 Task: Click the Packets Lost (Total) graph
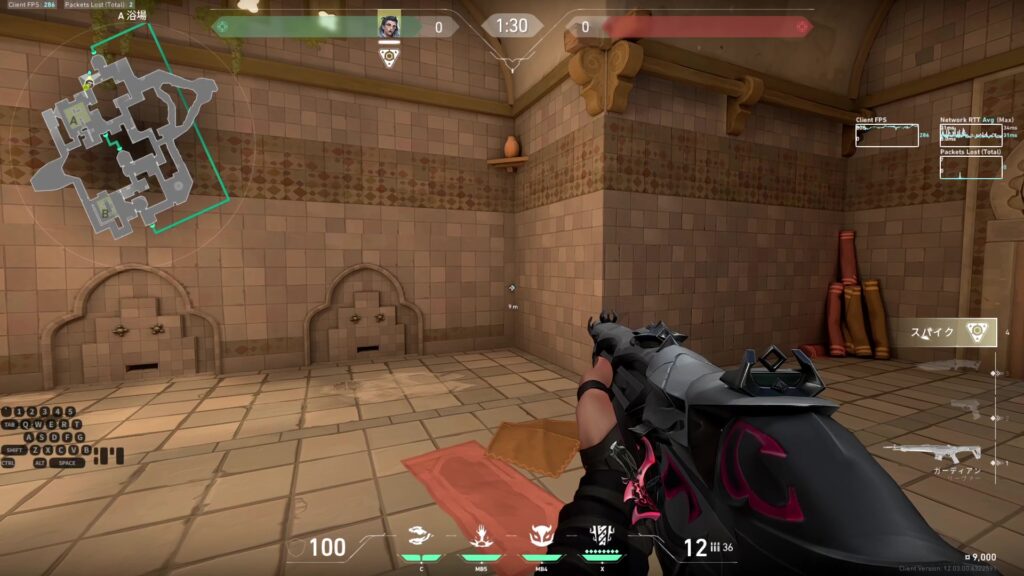tap(971, 167)
